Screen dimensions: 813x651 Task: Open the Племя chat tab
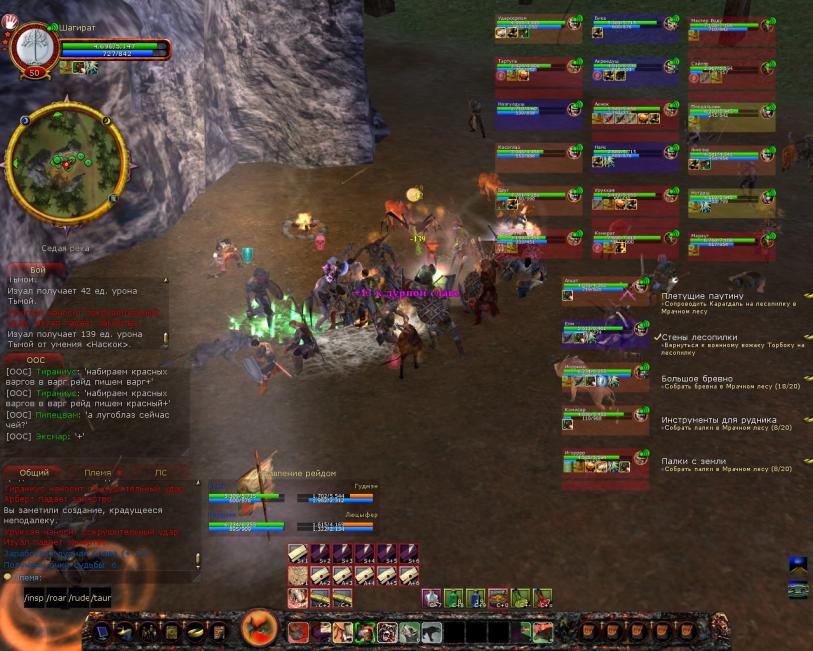97,472
